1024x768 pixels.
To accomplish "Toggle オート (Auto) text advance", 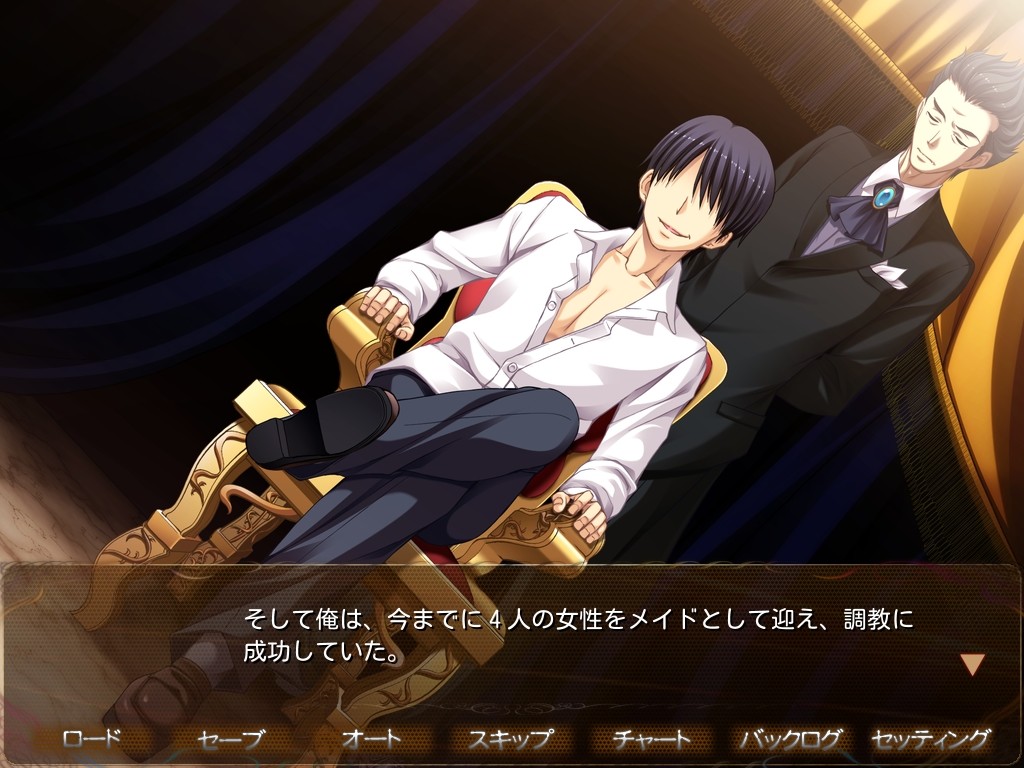I will click(371, 739).
